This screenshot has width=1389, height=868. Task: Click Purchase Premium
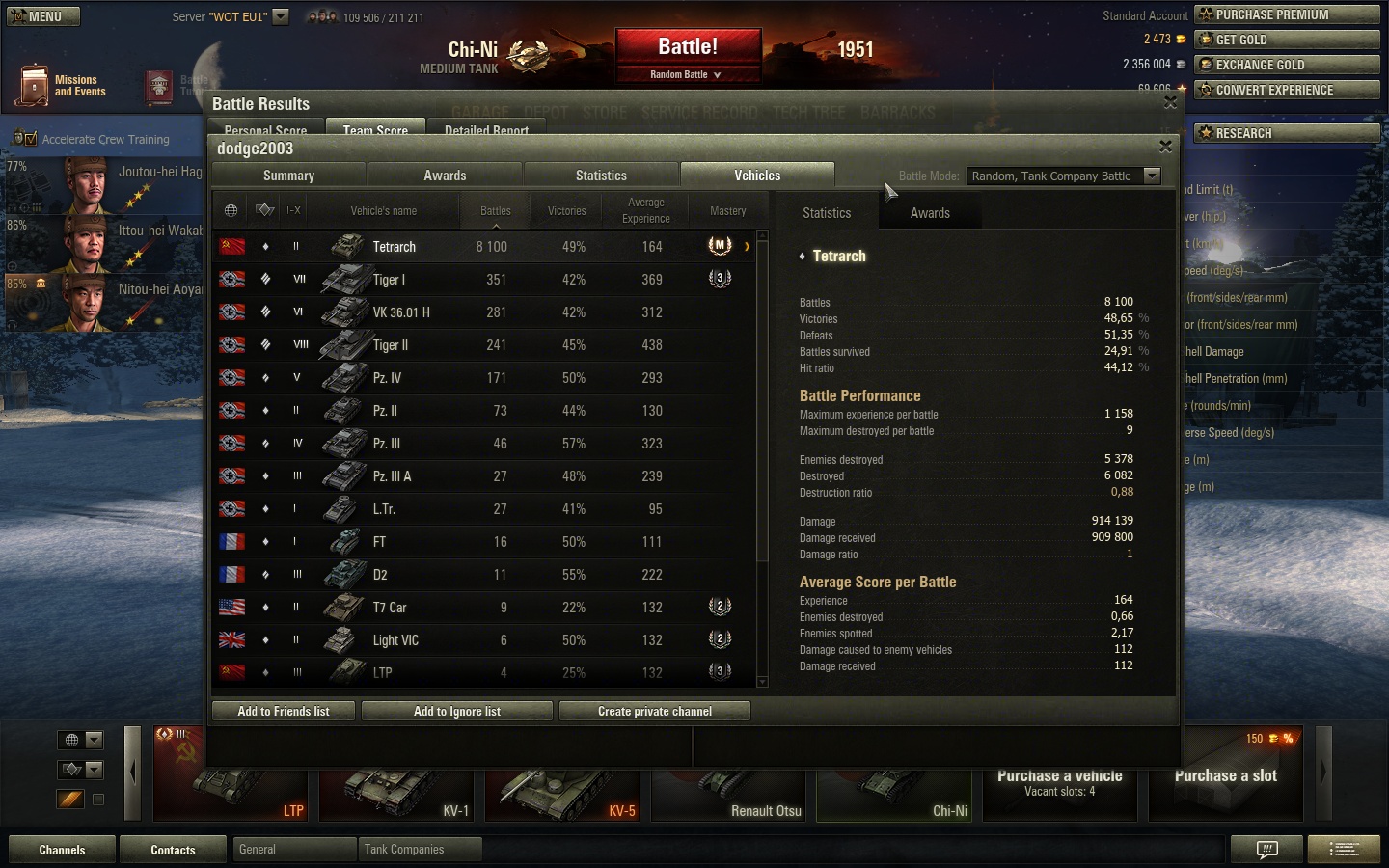click(1287, 14)
